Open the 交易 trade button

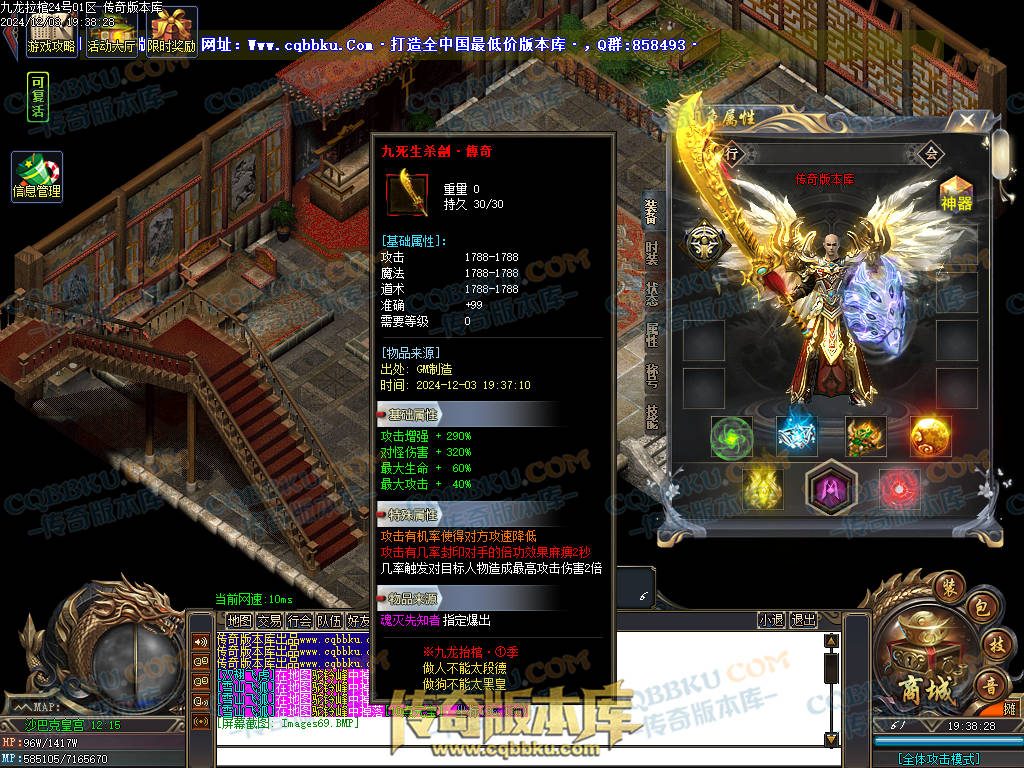[x=270, y=621]
